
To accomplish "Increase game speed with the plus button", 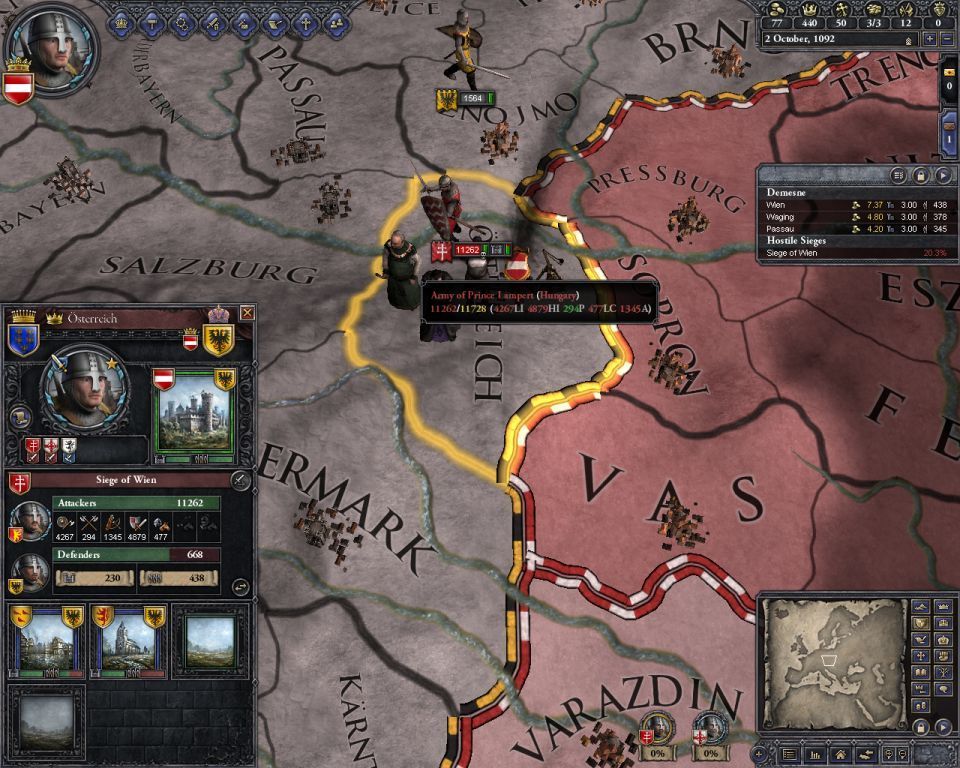I will click(930, 39).
